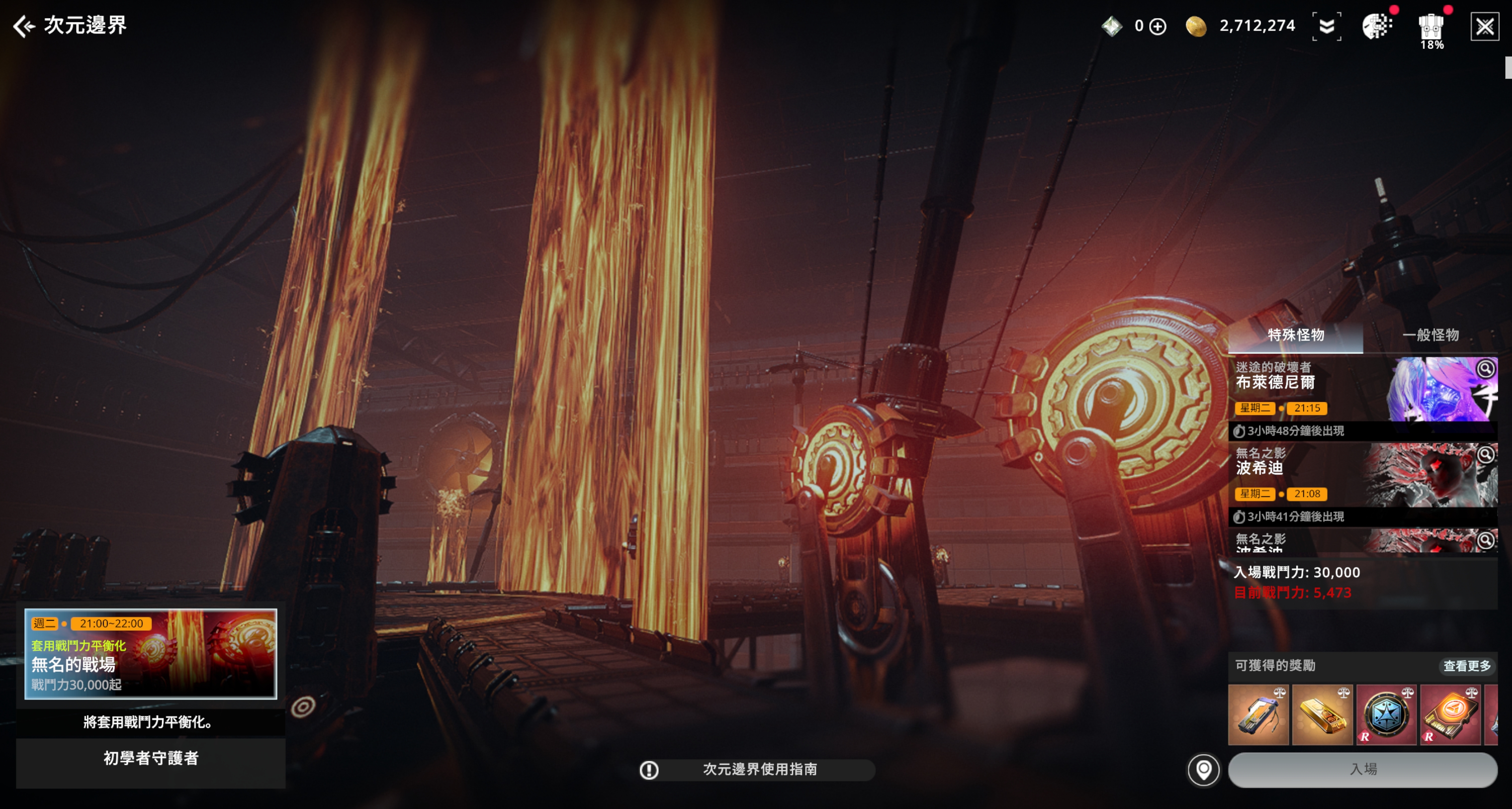Select the blue star emblem reward
The image size is (1512, 809).
pyautogui.click(x=1386, y=715)
